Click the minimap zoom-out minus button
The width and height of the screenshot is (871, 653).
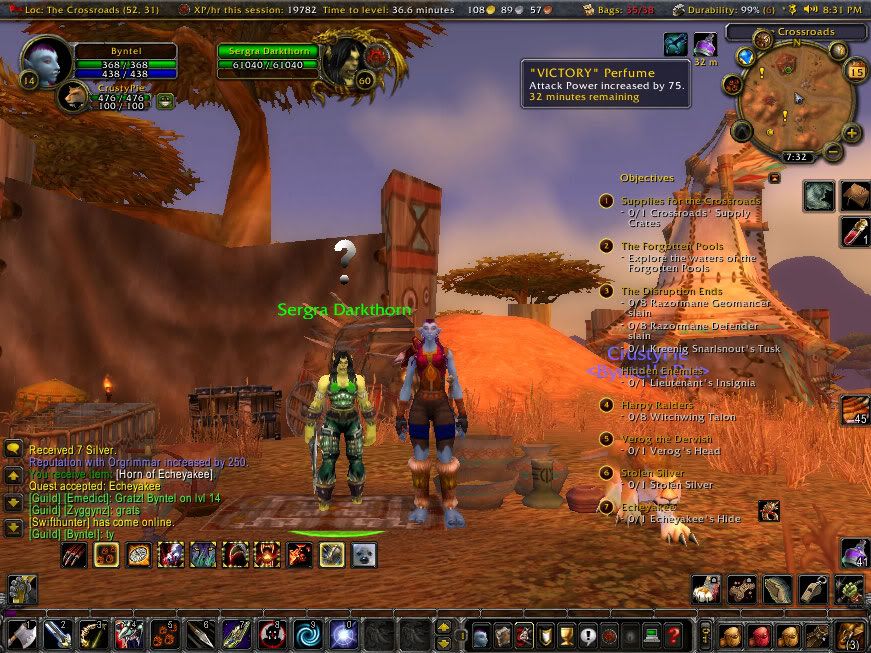[833, 153]
